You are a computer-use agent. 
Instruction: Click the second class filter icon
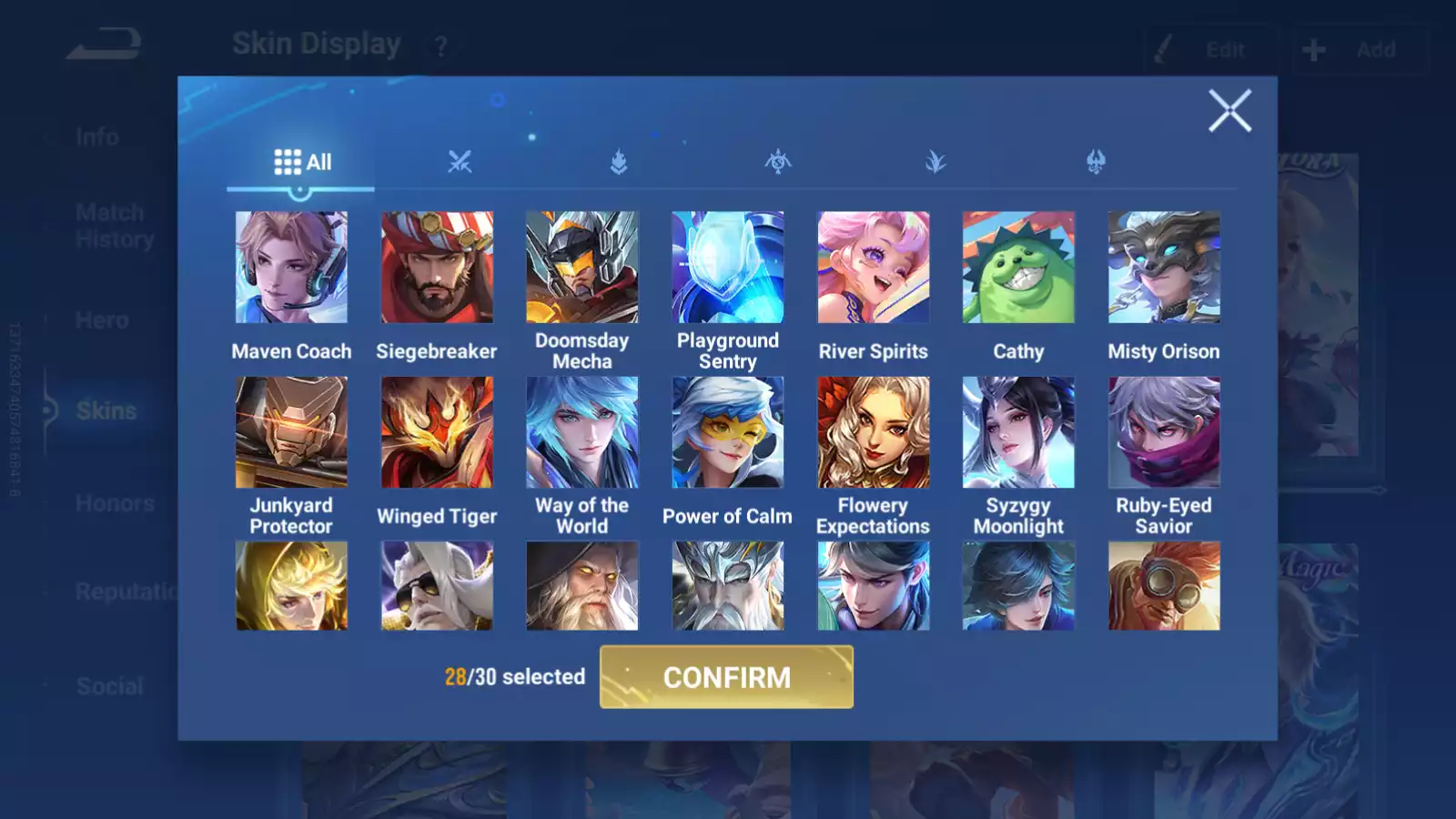click(x=618, y=162)
